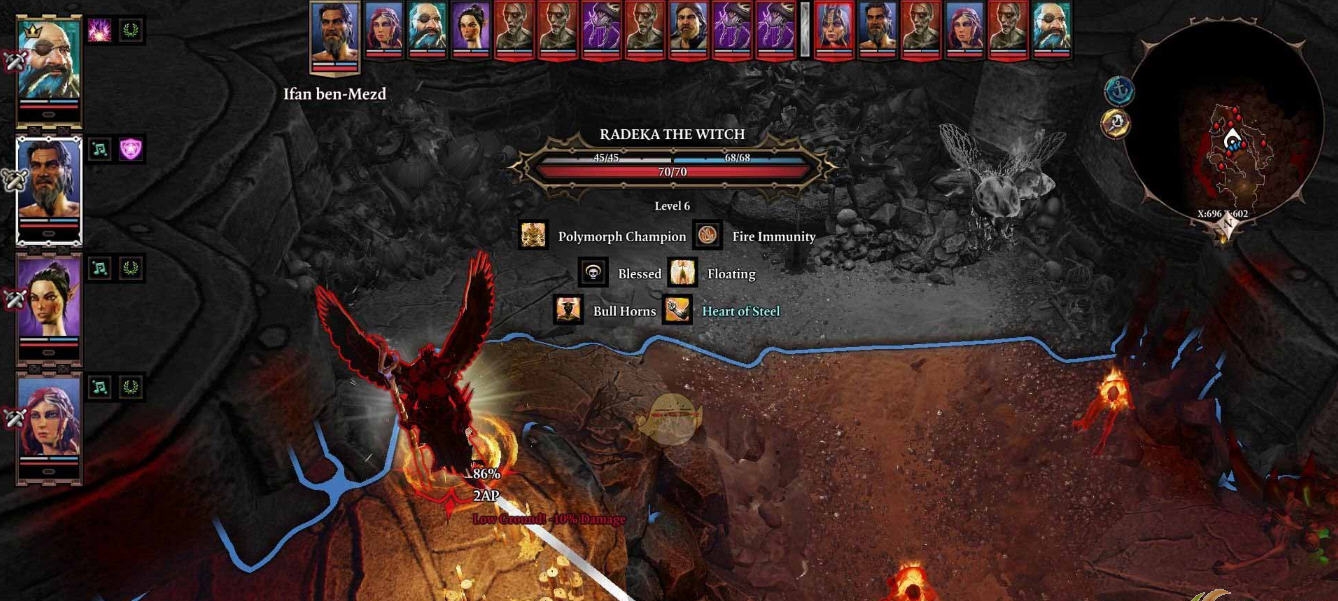This screenshot has width=1338, height=601.
Task: Click the laurel wreath status beside red-haired woman
Action: point(131,387)
